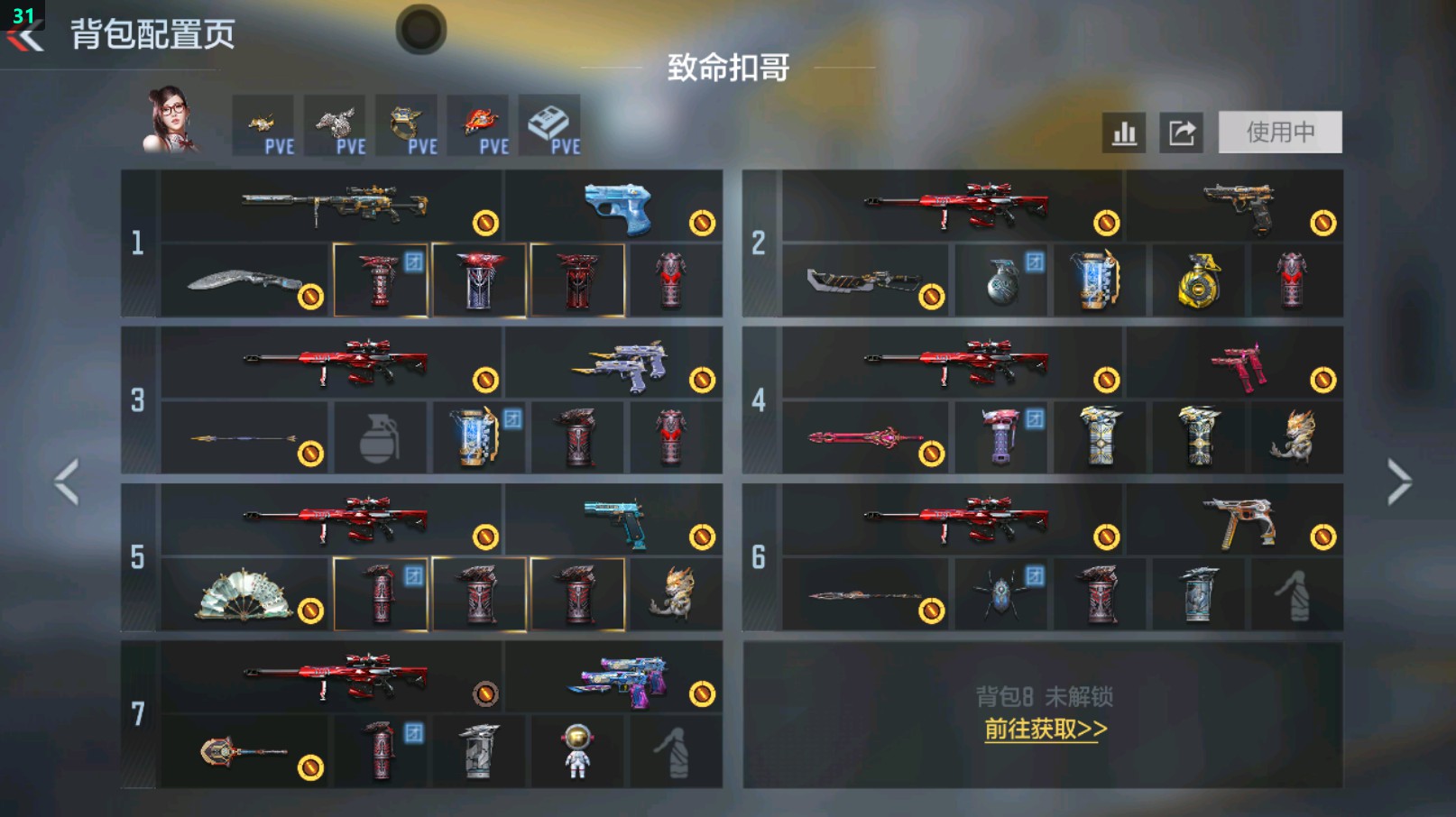Click the share loadout icon
The height and width of the screenshot is (817, 1456).
[1182, 132]
